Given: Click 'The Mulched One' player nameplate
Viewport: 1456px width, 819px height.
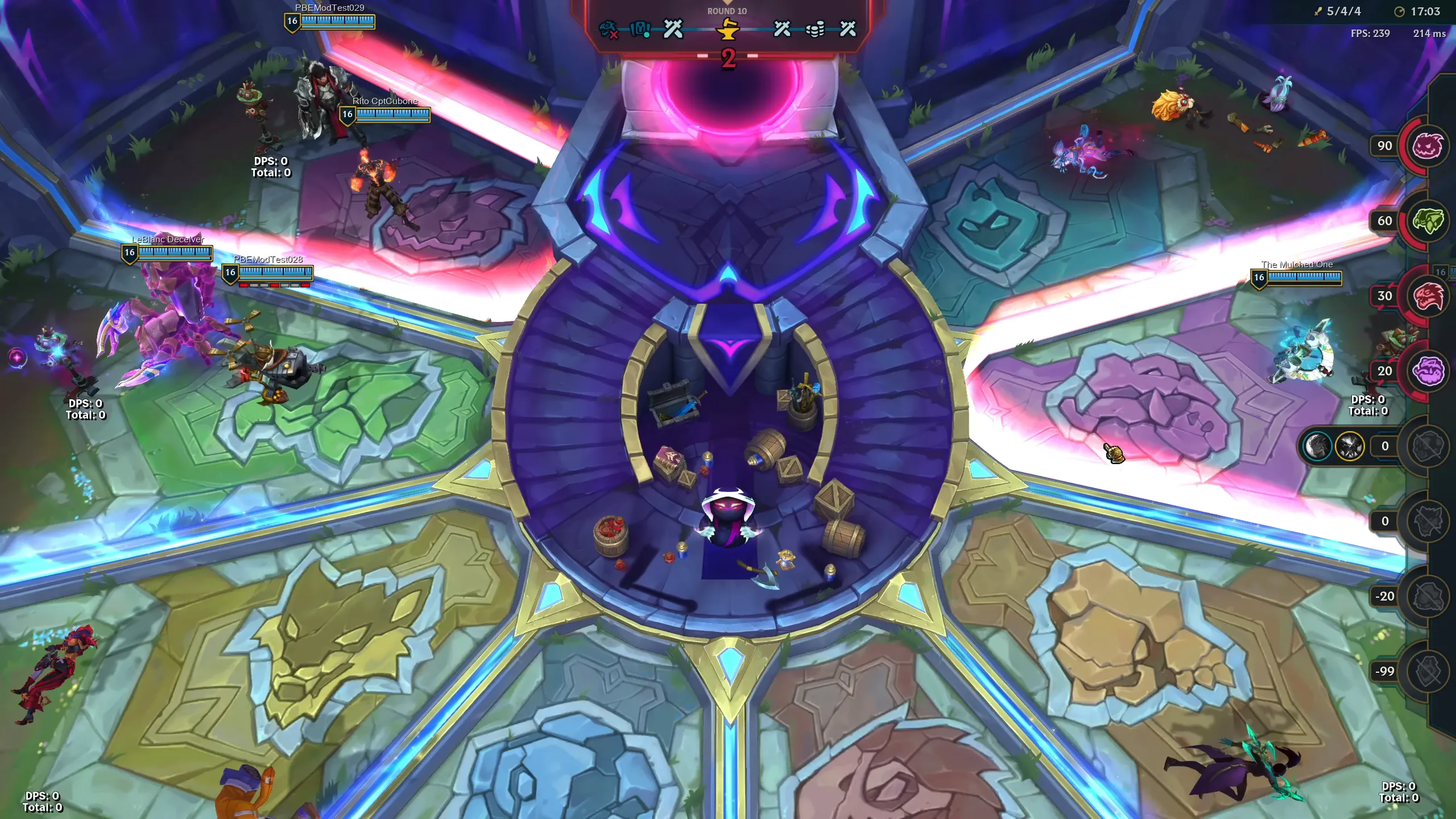Looking at the screenshot, I should (x=1297, y=264).
